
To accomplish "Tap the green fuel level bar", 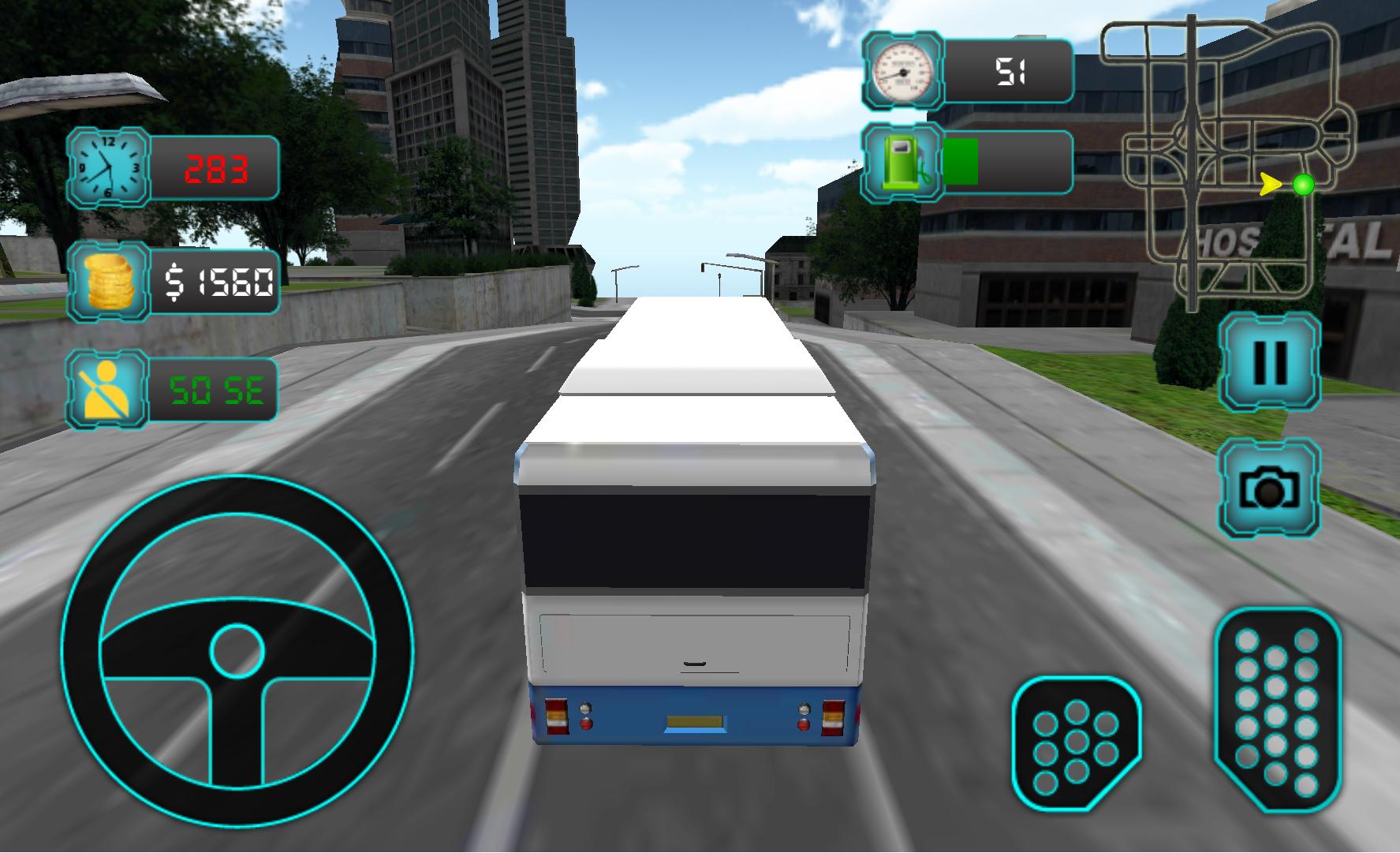I will [960, 161].
